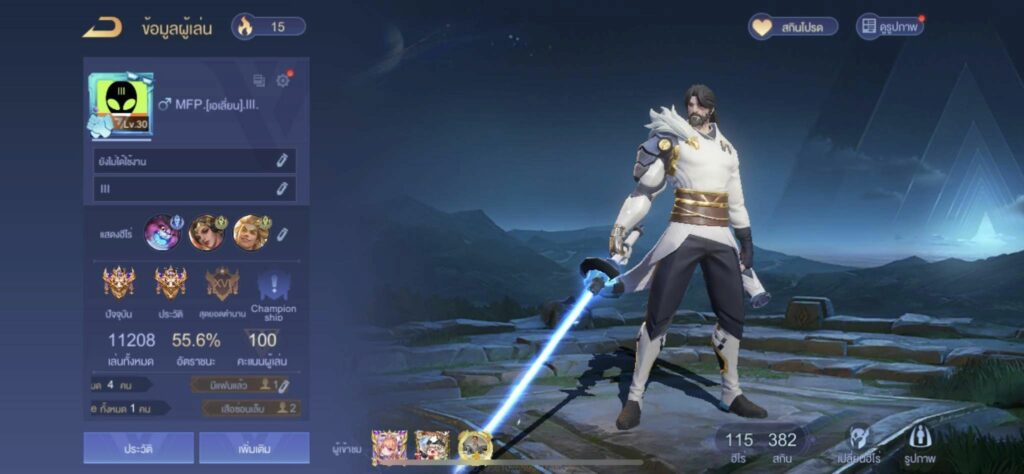Open the 382 skins collection
The image size is (1024, 474).
pyautogui.click(x=783, y=446)
